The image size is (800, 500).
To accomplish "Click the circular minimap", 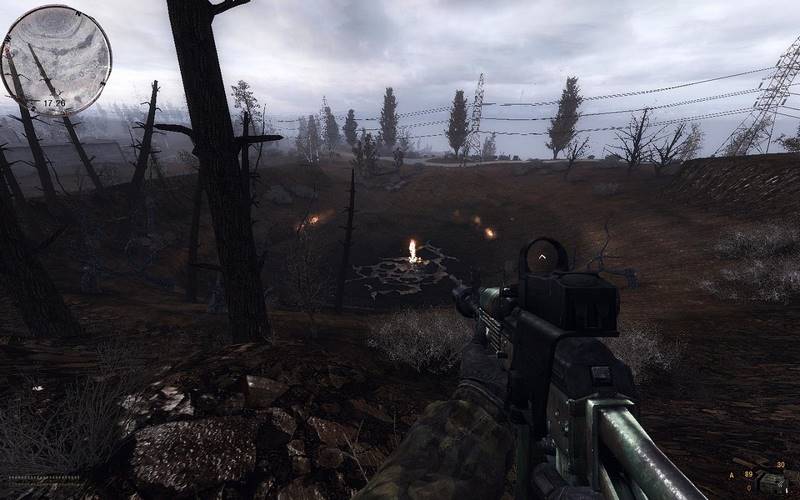I will tap(56, 59).
